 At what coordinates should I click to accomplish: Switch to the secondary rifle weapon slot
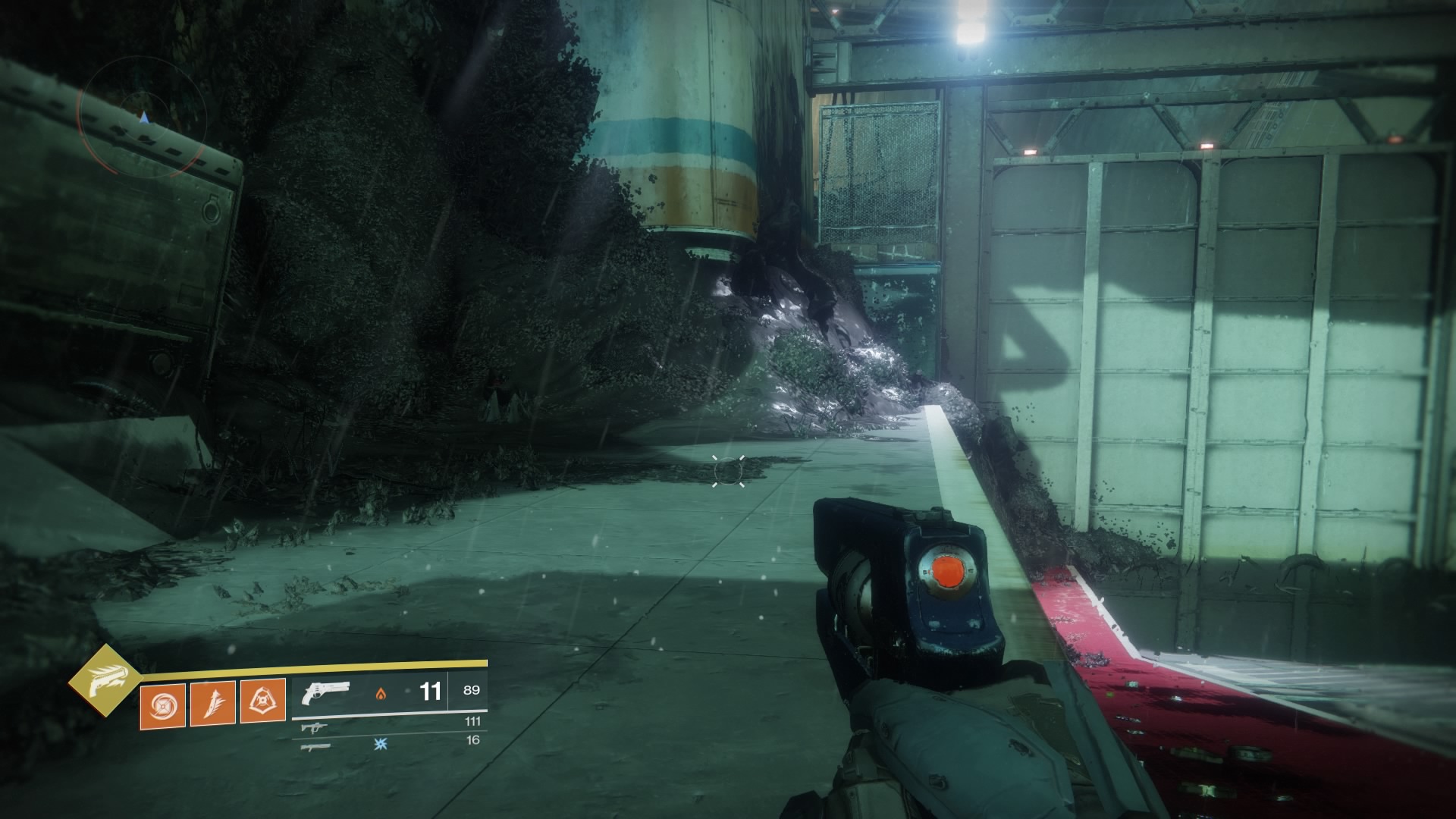[310, 727]
